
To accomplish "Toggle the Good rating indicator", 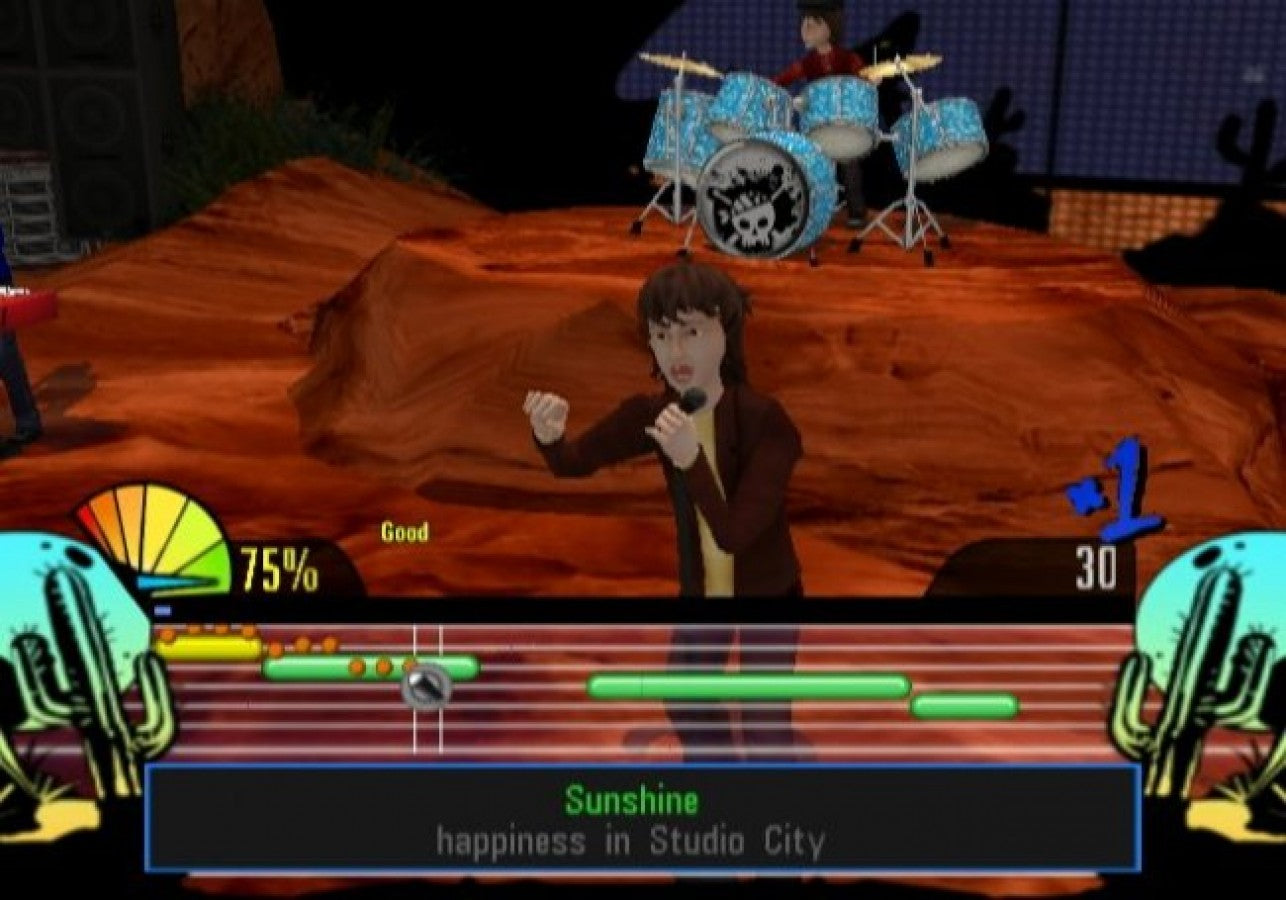I will coord(404,533).
